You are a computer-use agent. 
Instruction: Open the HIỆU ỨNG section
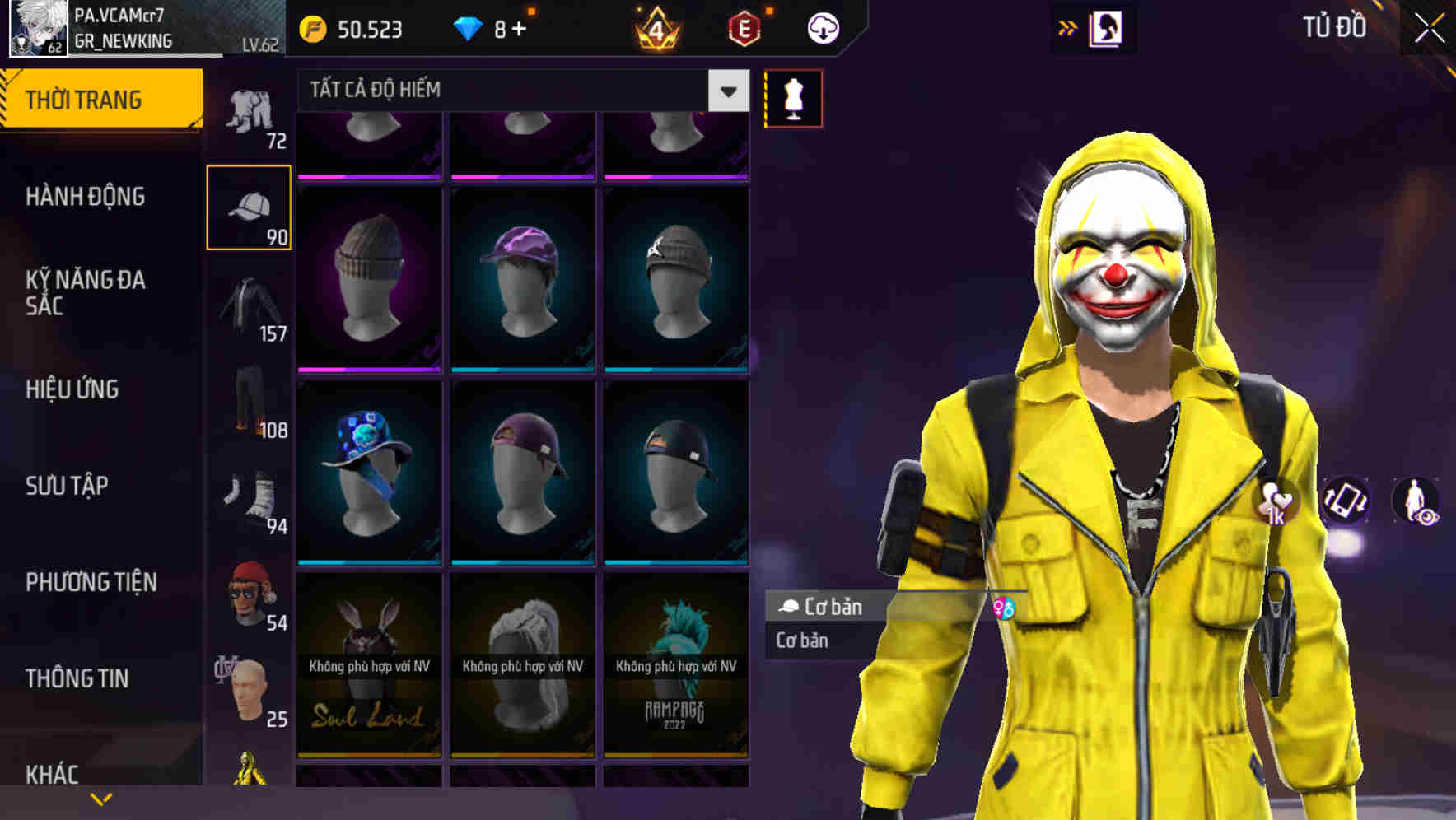[x=74, y=389]
